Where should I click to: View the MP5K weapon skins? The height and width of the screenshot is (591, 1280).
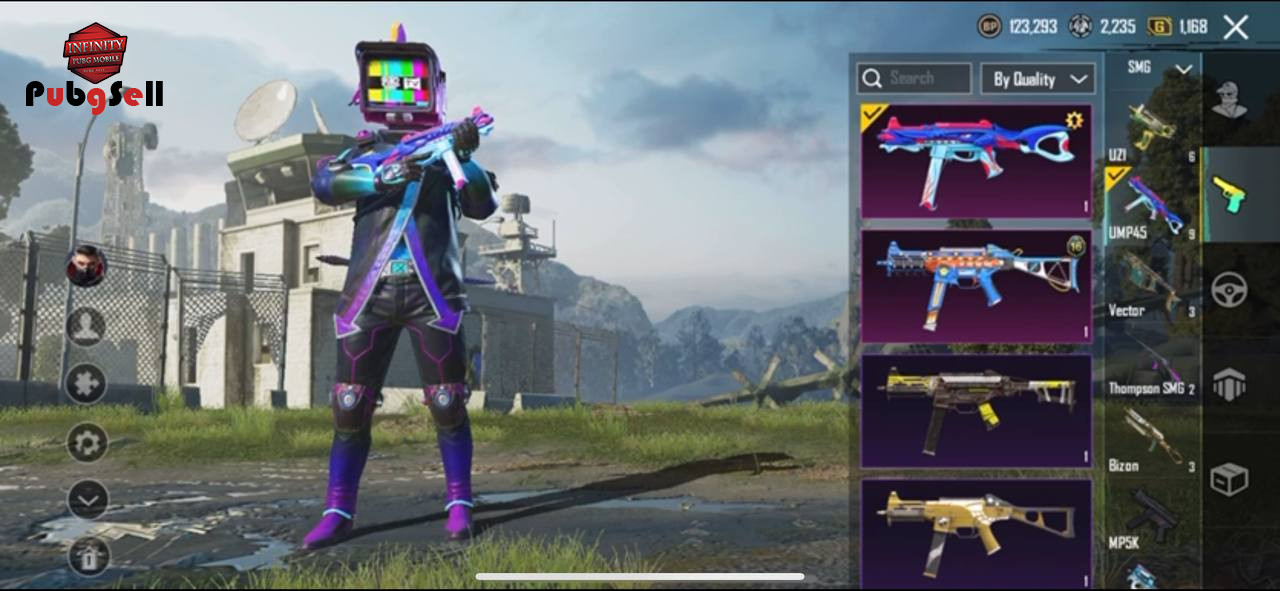(1151, 518)
